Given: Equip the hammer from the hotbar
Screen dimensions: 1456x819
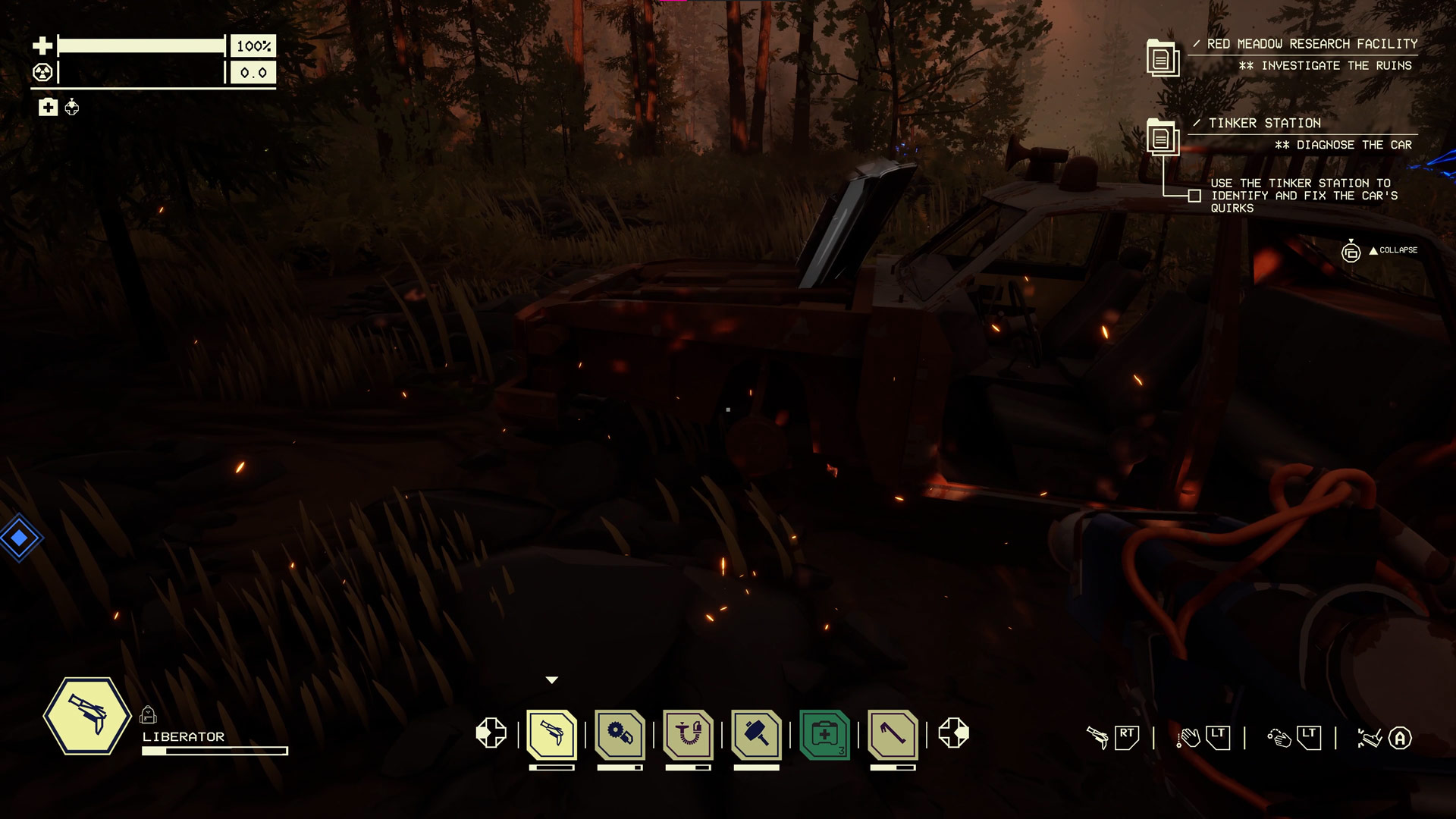Looking at the screenshot, I should (757, 734).
